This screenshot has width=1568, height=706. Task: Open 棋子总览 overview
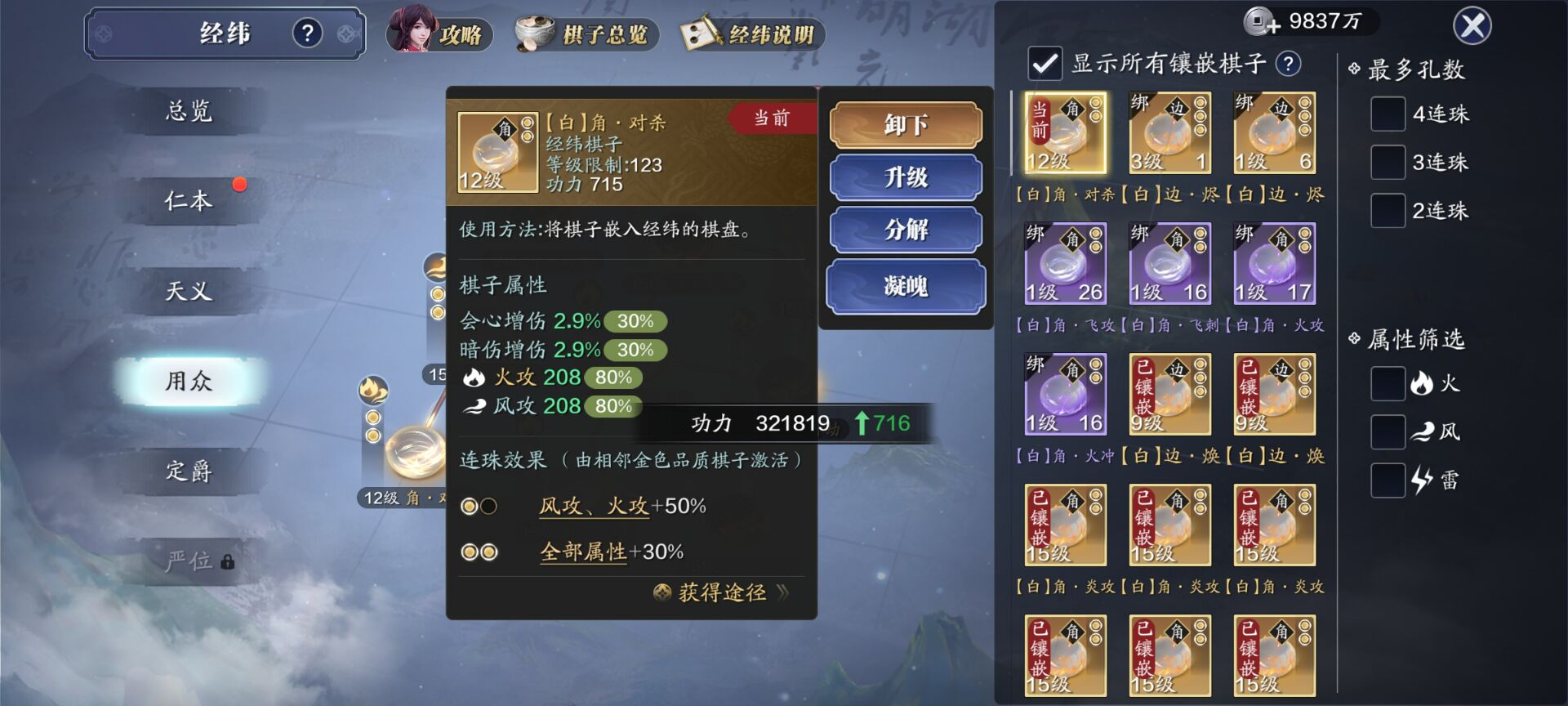click(x=586, y=34)
